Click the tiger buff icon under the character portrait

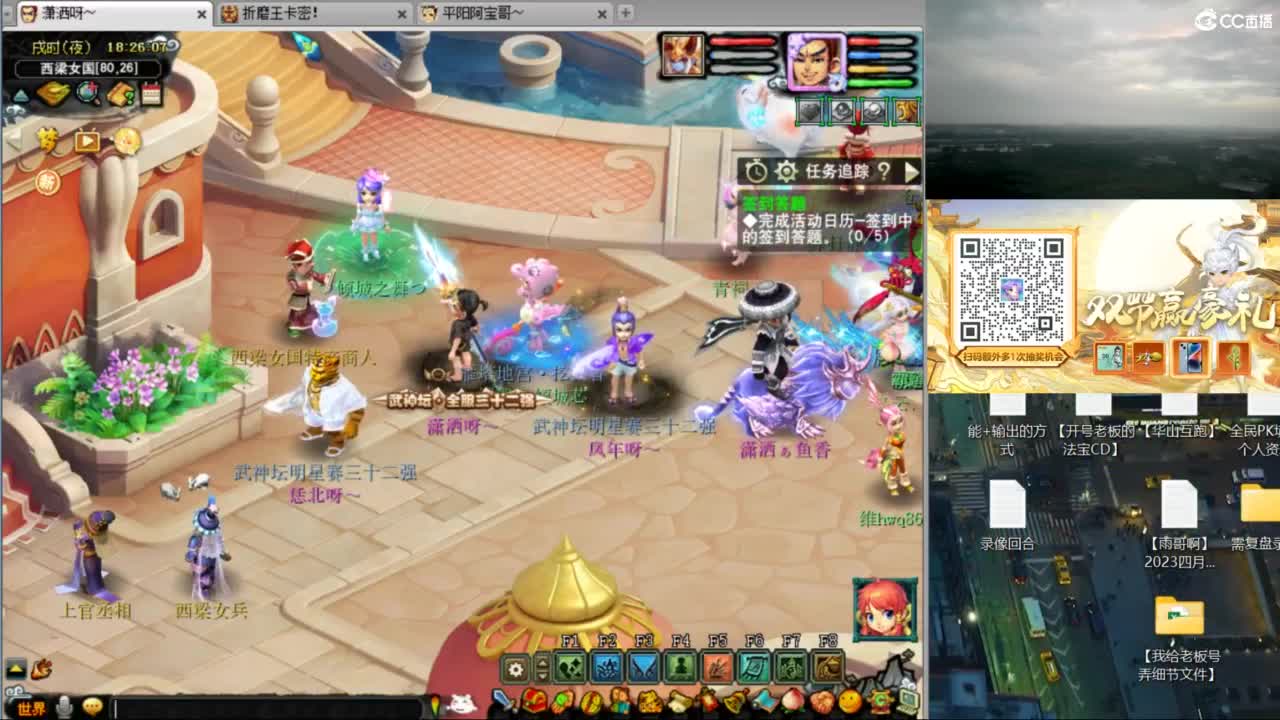[x=906, y=111]
